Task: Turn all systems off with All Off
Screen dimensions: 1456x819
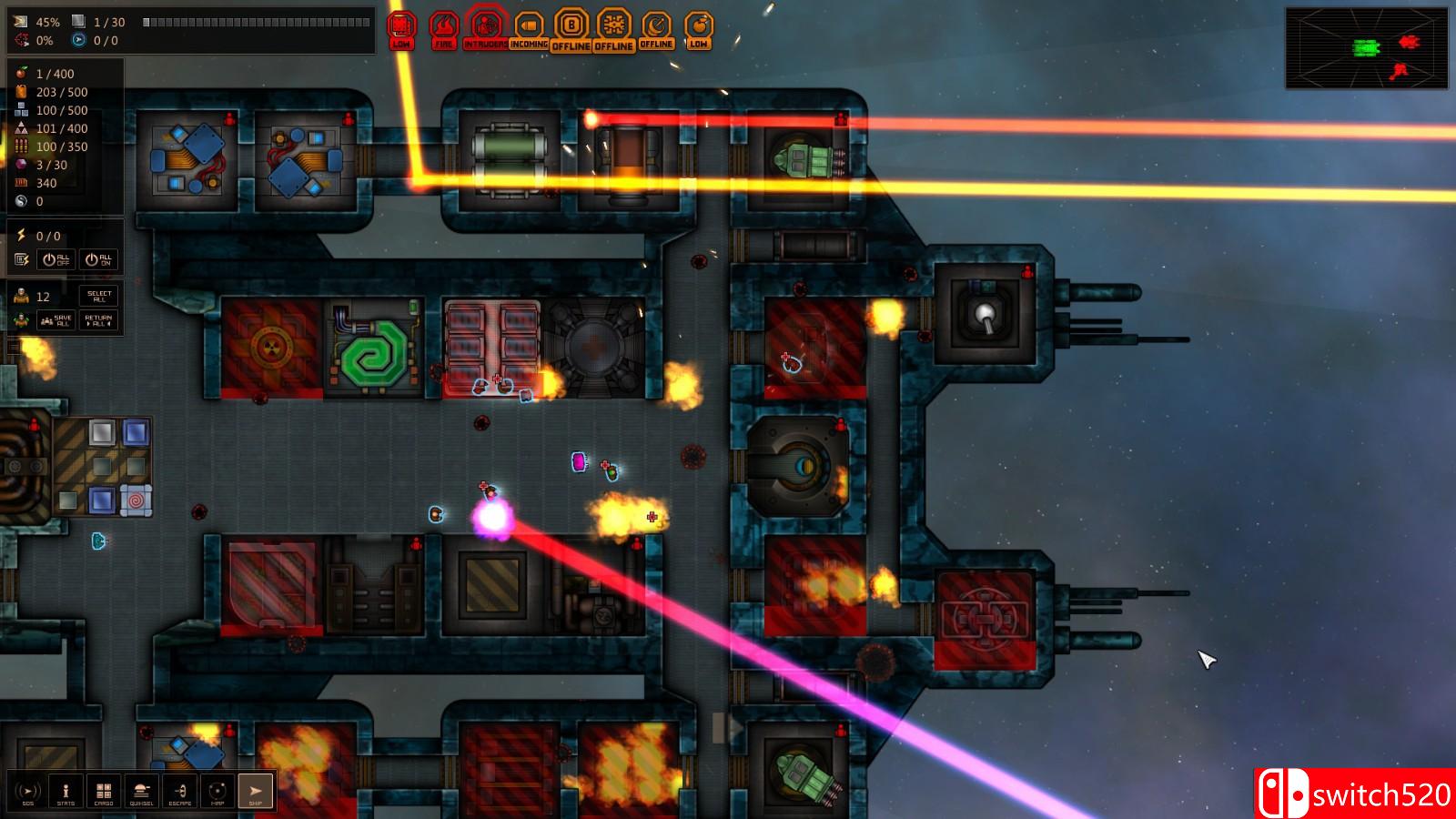Action: [x=56, y=259]
